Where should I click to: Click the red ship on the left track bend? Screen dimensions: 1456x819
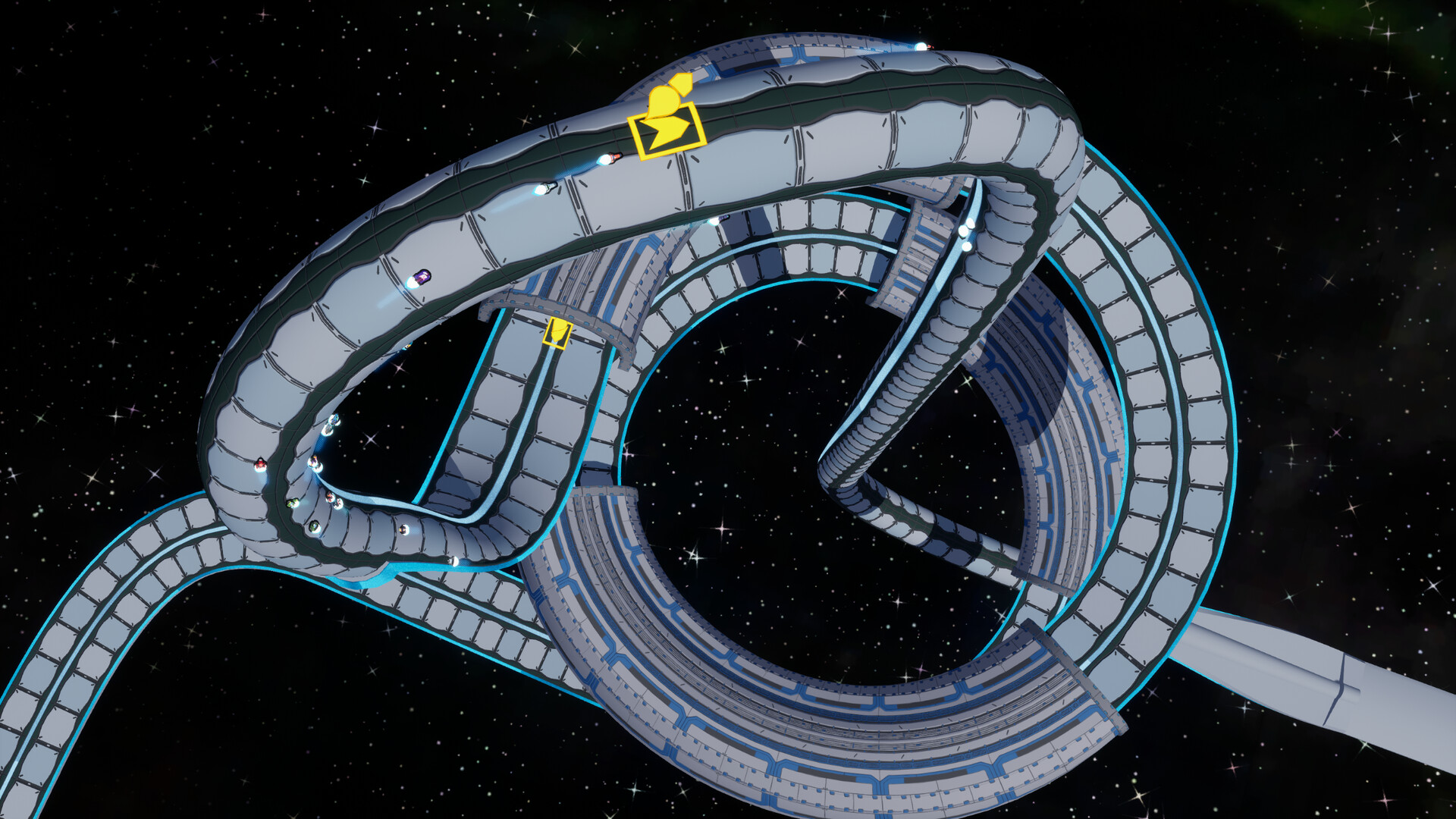click(x=259, y=464)
